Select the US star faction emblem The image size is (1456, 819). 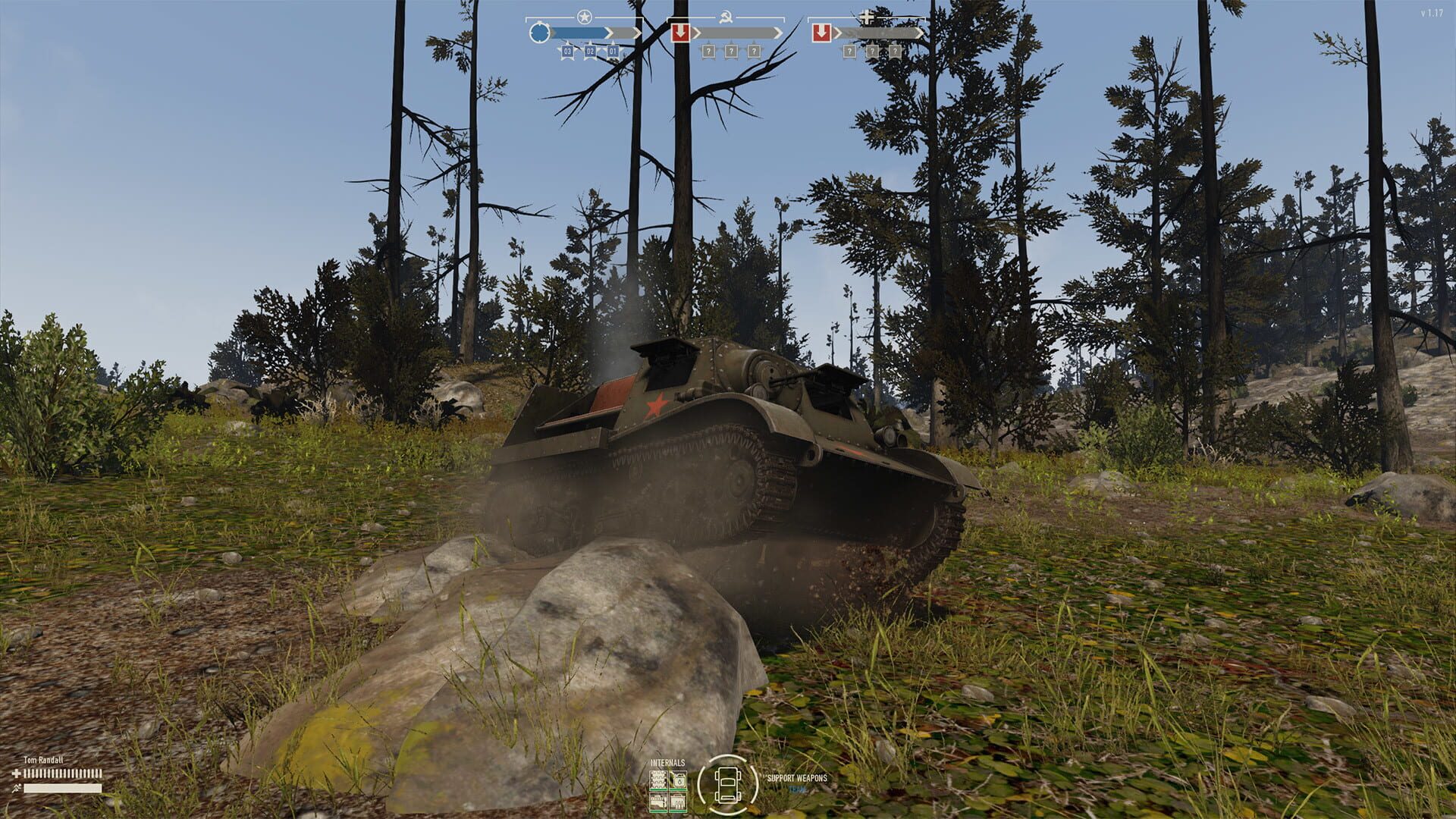pyautogui.click(x=584, y=15)
